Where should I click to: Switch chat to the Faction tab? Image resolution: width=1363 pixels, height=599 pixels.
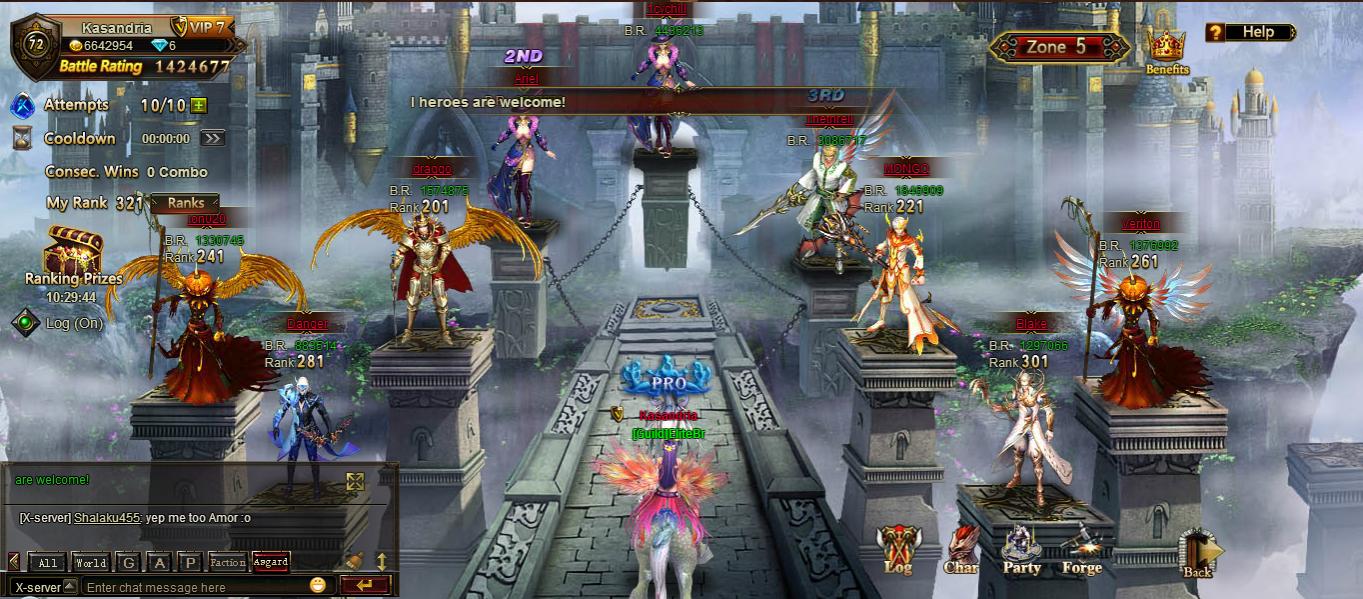click(x=227, y=563)
